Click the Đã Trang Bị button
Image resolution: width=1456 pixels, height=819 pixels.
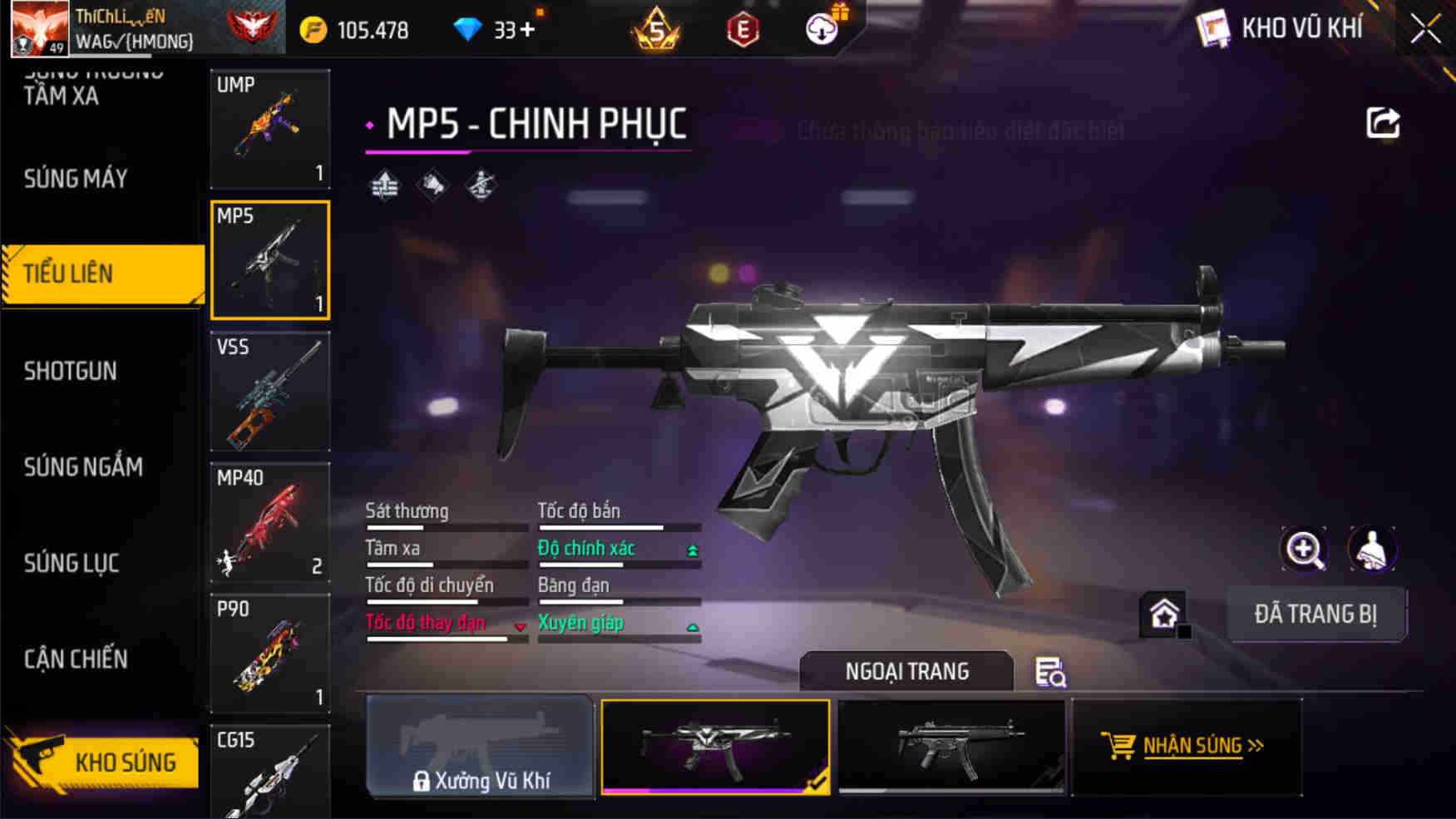click(1315, 614)
